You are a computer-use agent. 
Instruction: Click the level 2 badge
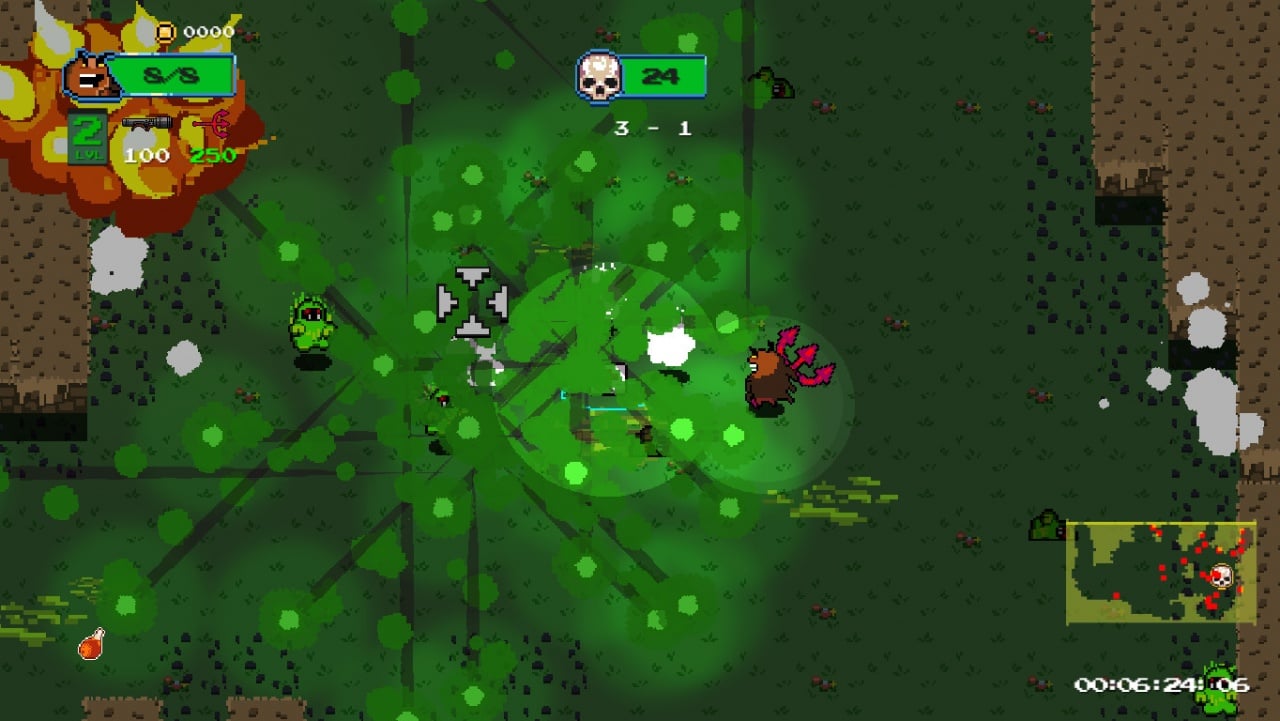[88, 137]
